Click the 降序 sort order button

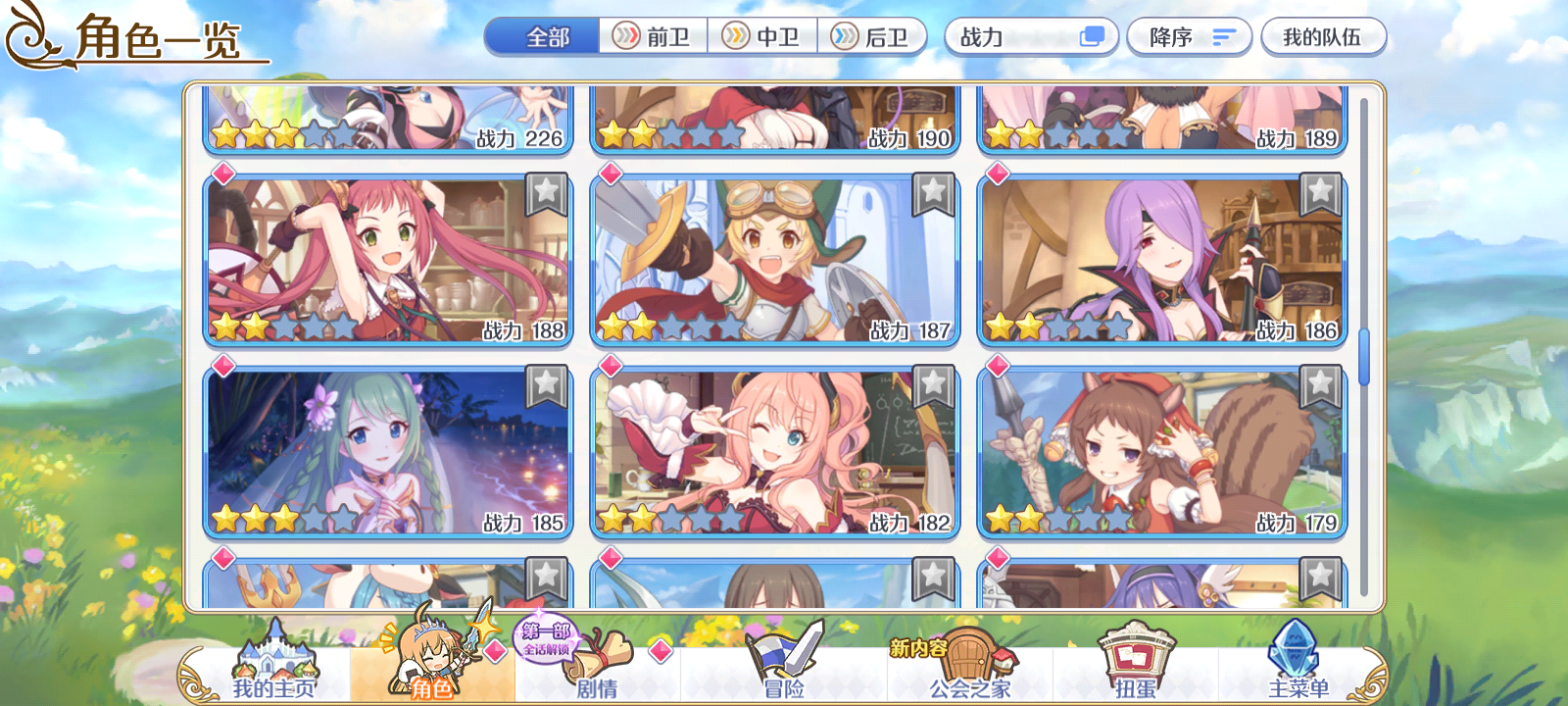pyautogui.click(x=1189, y=36)
